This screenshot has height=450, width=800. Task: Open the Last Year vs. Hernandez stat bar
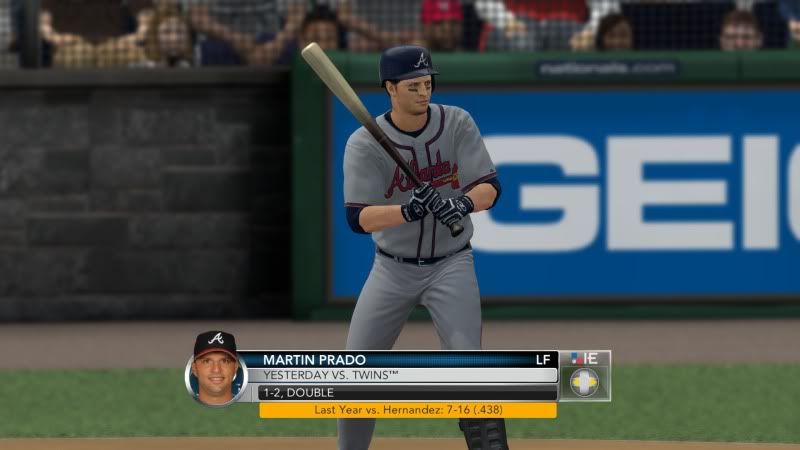pyautogui.click(x=408, y=410)
